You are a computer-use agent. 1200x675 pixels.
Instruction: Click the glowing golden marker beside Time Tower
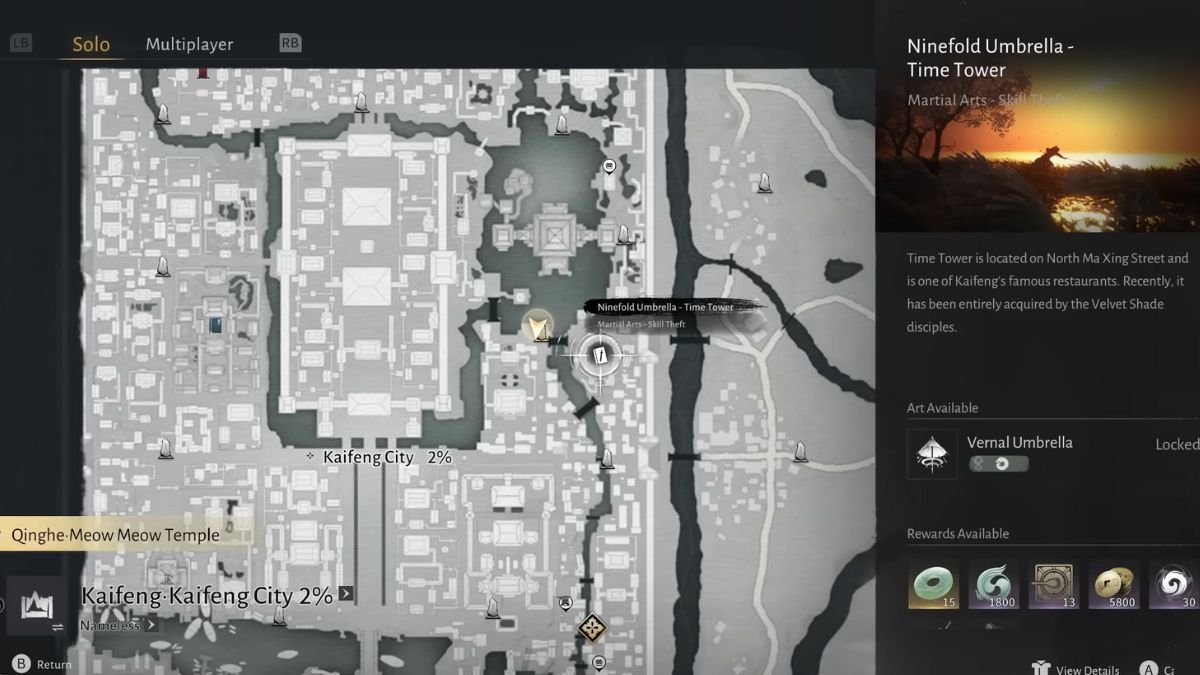coord(538,325)
